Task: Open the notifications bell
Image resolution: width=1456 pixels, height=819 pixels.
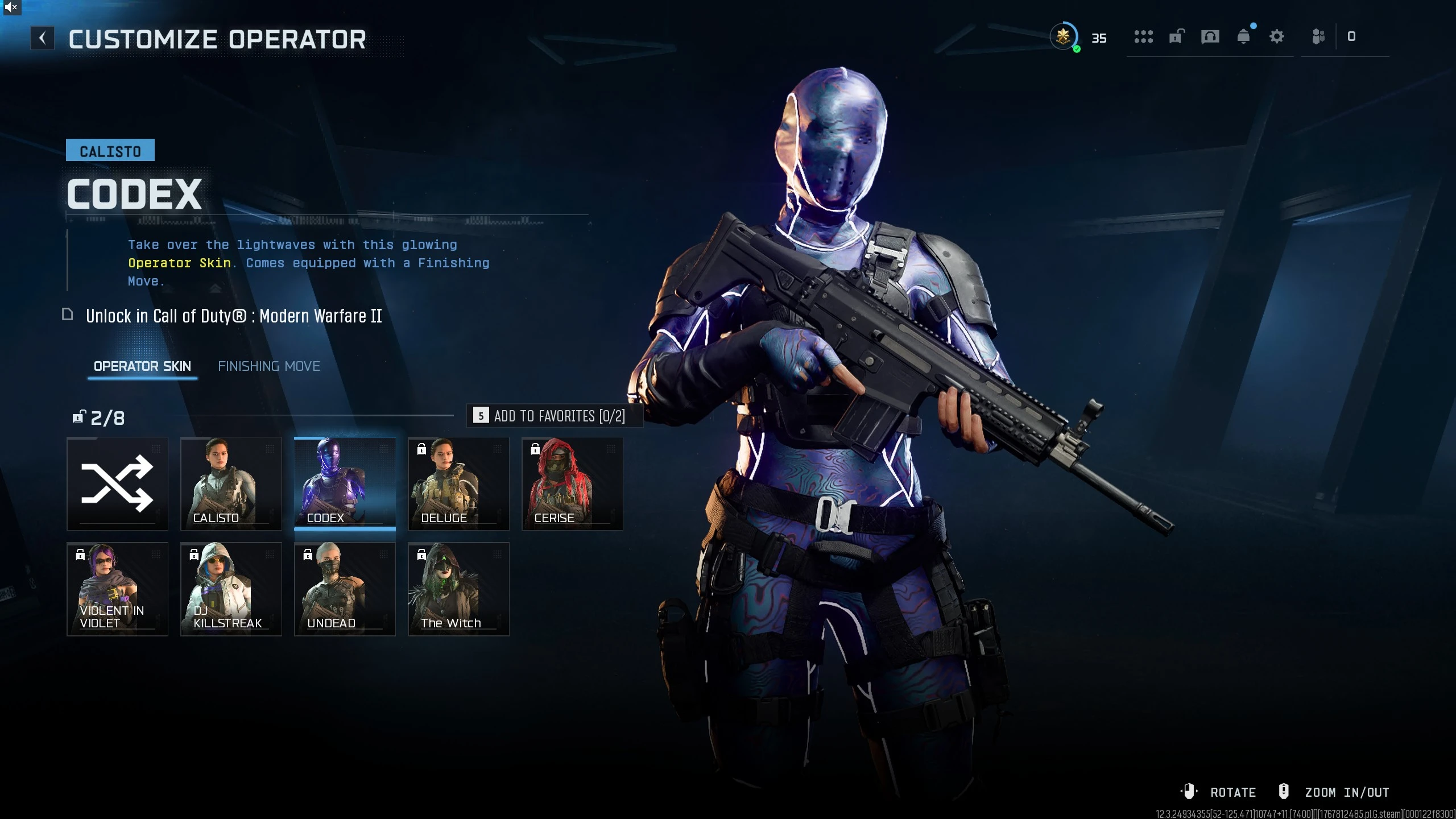Action: (1244, 36)
